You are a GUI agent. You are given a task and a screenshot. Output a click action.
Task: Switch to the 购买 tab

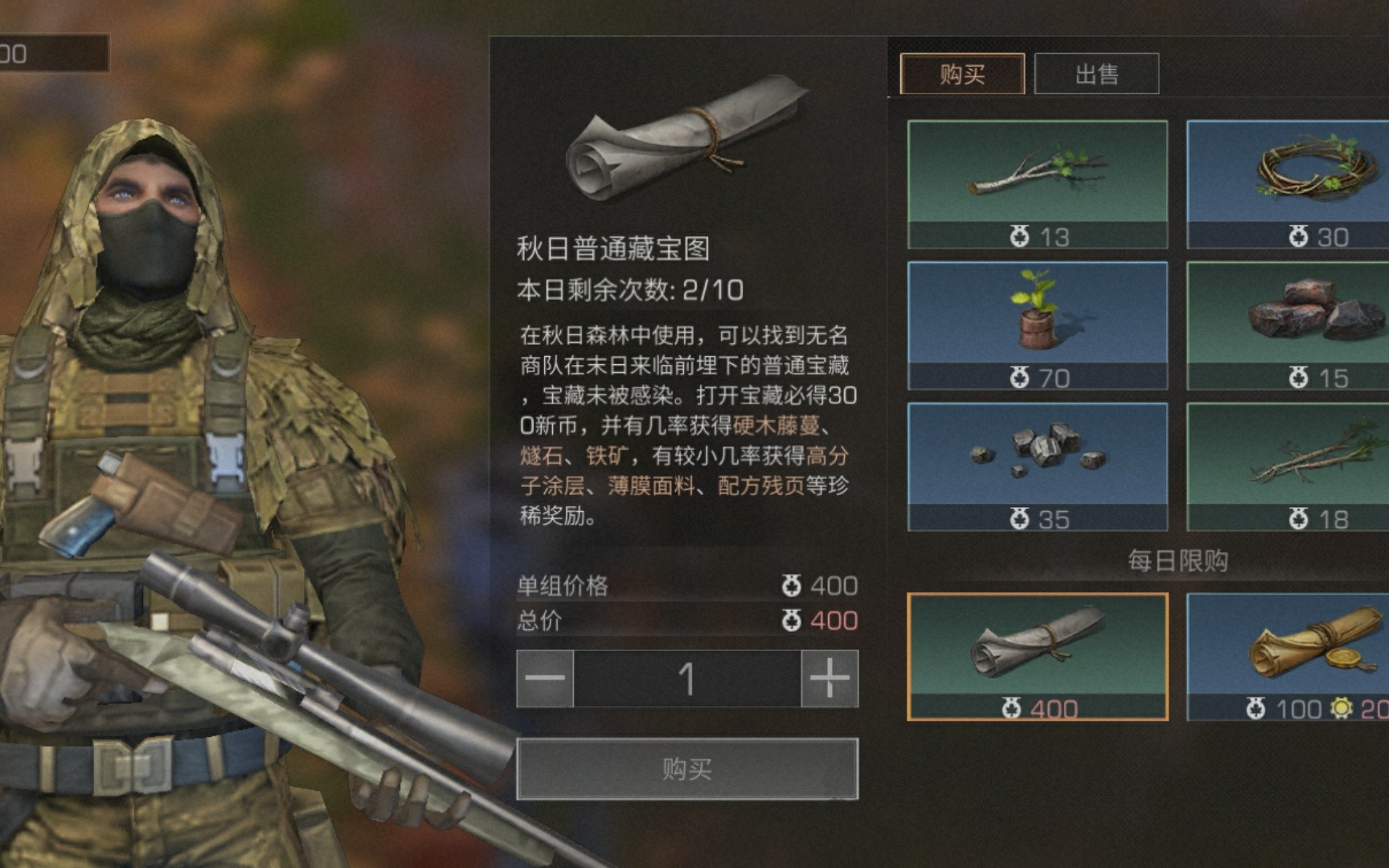[x=961, y=74]
